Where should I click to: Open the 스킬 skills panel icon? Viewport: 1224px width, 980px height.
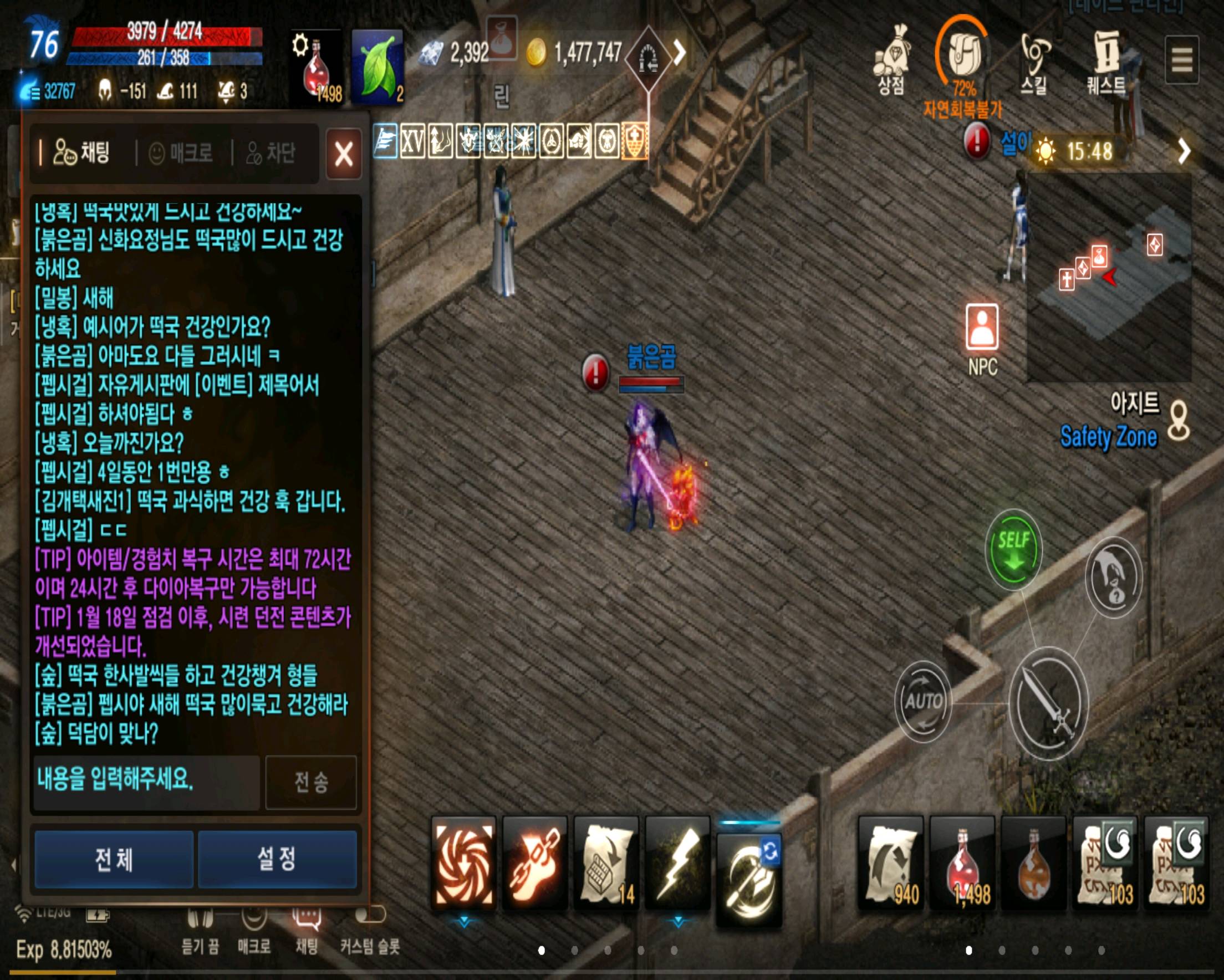pos(1037,57)
